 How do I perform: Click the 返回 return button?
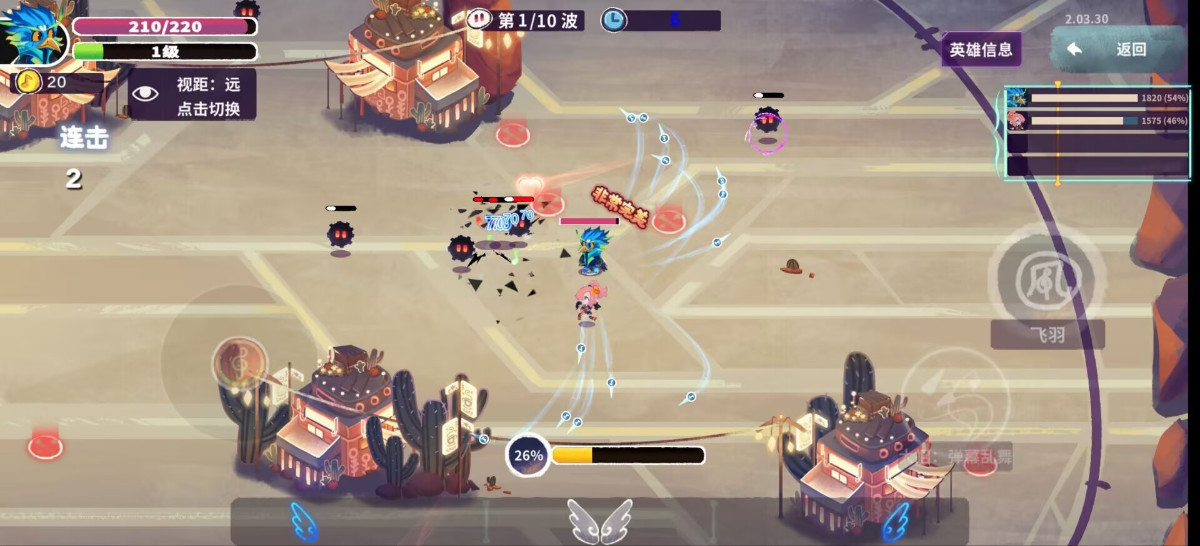coord(1116,50)
